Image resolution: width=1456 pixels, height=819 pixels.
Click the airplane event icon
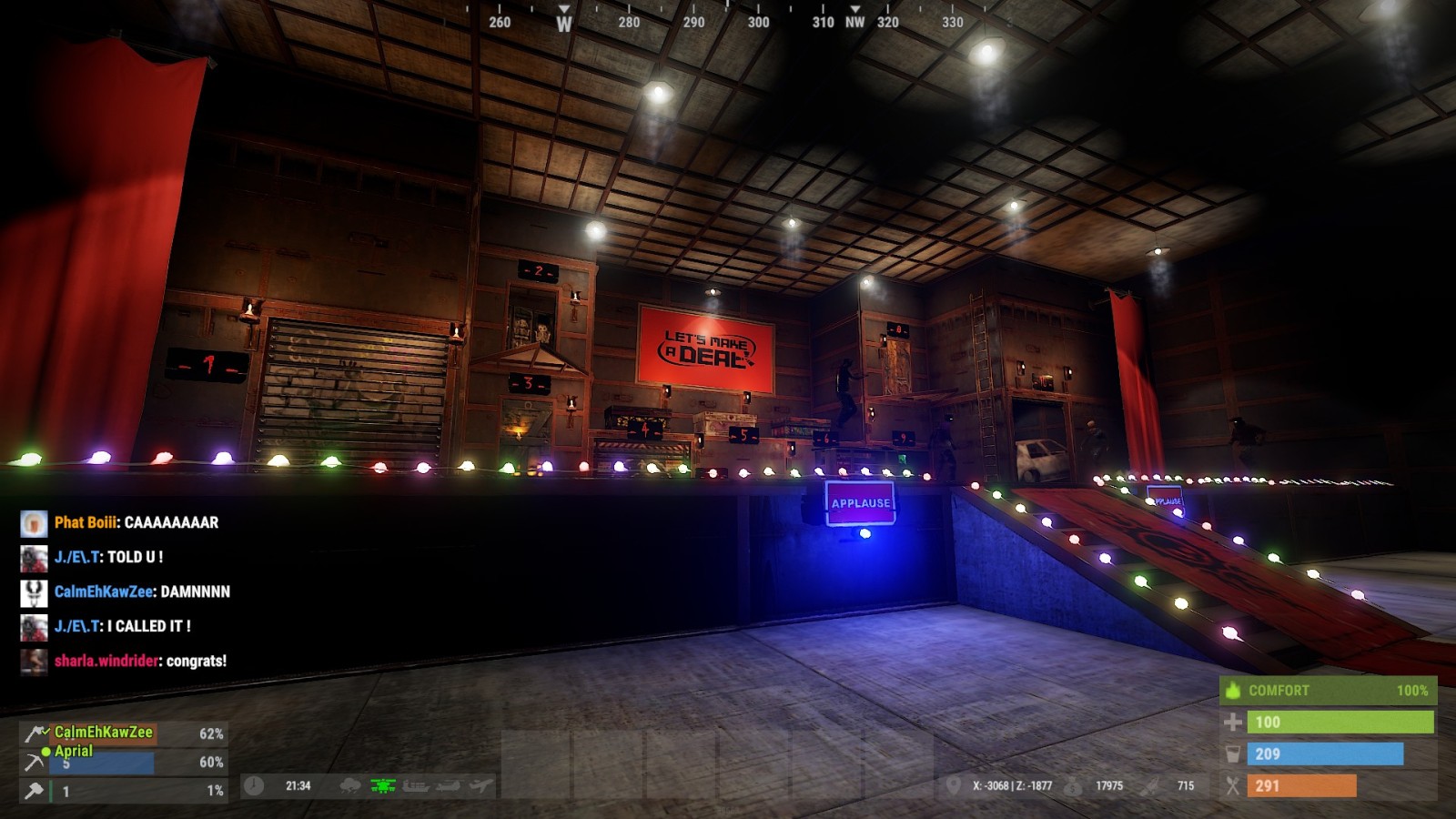coord(480,785)
